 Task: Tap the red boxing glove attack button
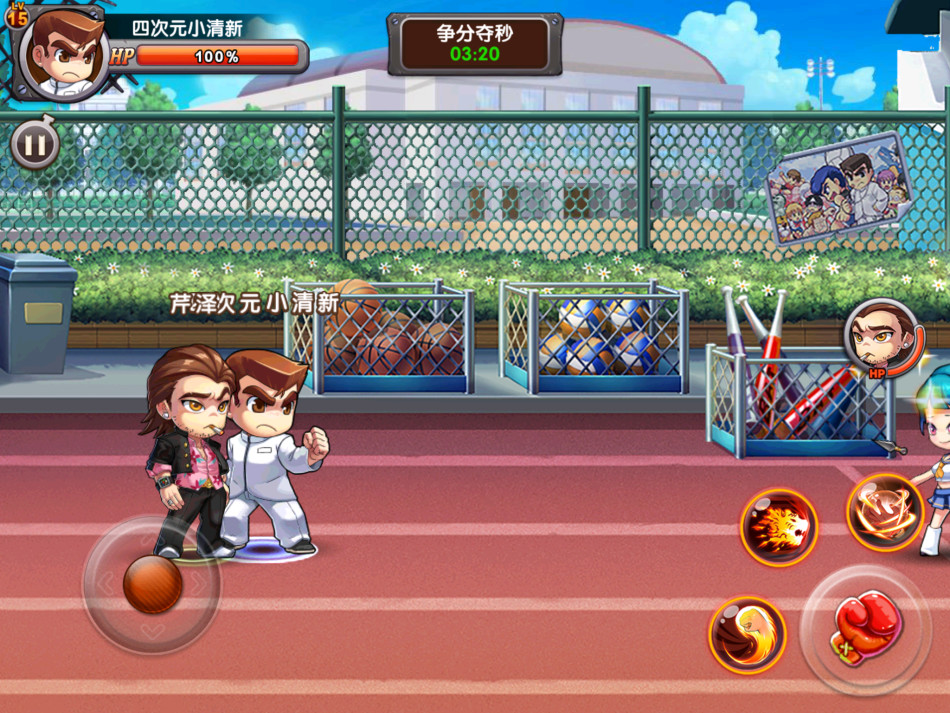click(x=865, y=629)
